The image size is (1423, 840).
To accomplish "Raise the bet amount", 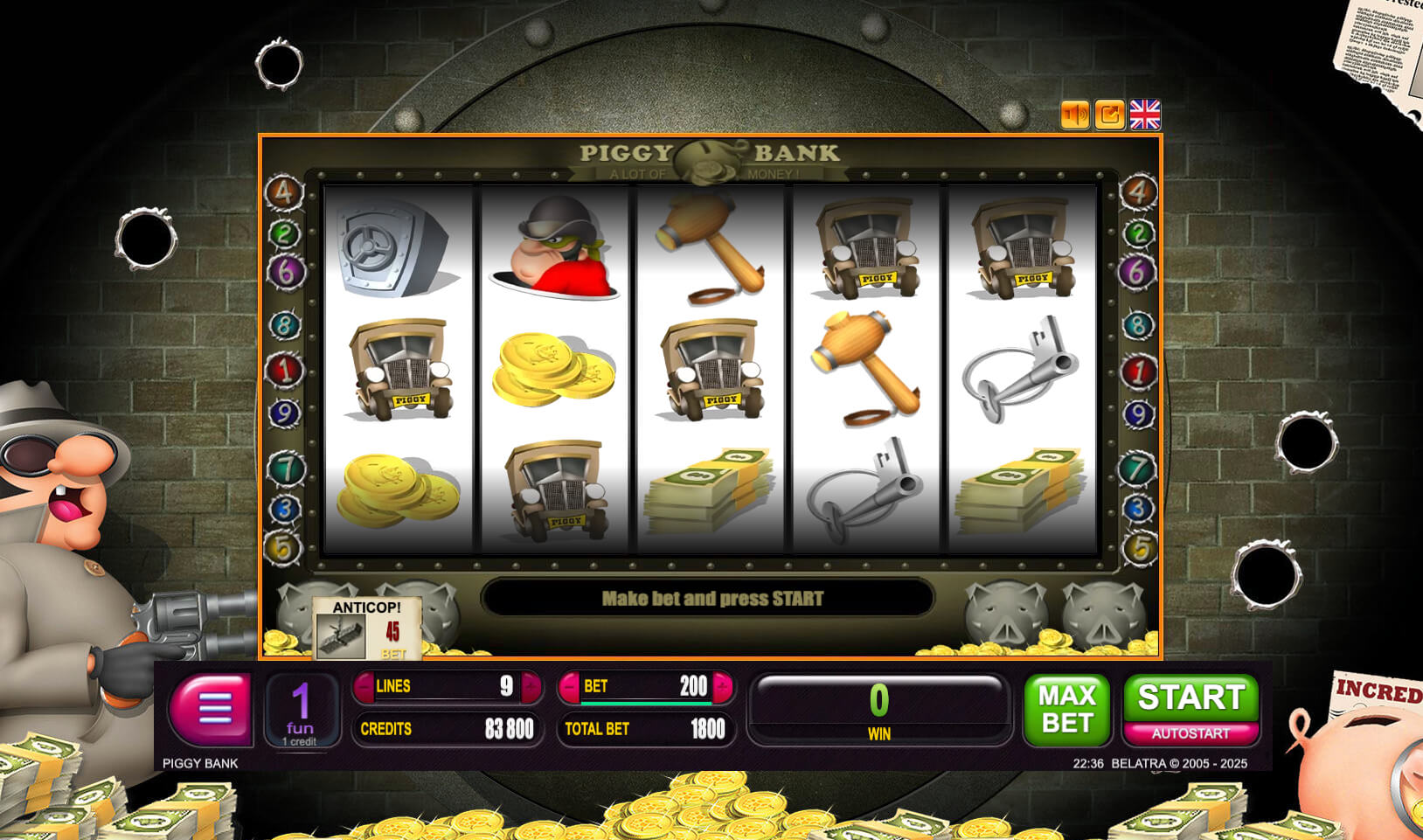I will tap(722, 687).
